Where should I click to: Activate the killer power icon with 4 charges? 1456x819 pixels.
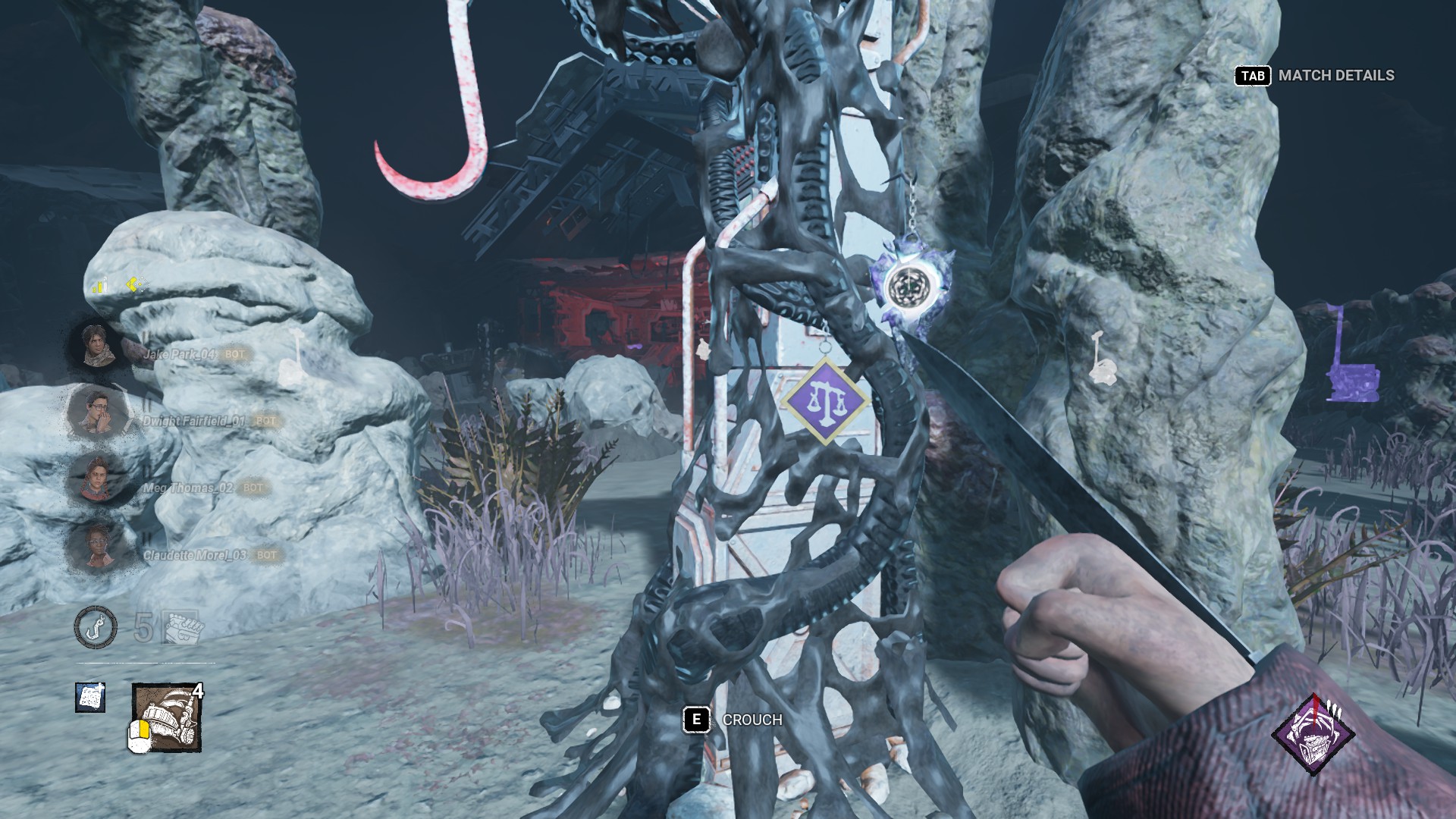coord(166,717)
